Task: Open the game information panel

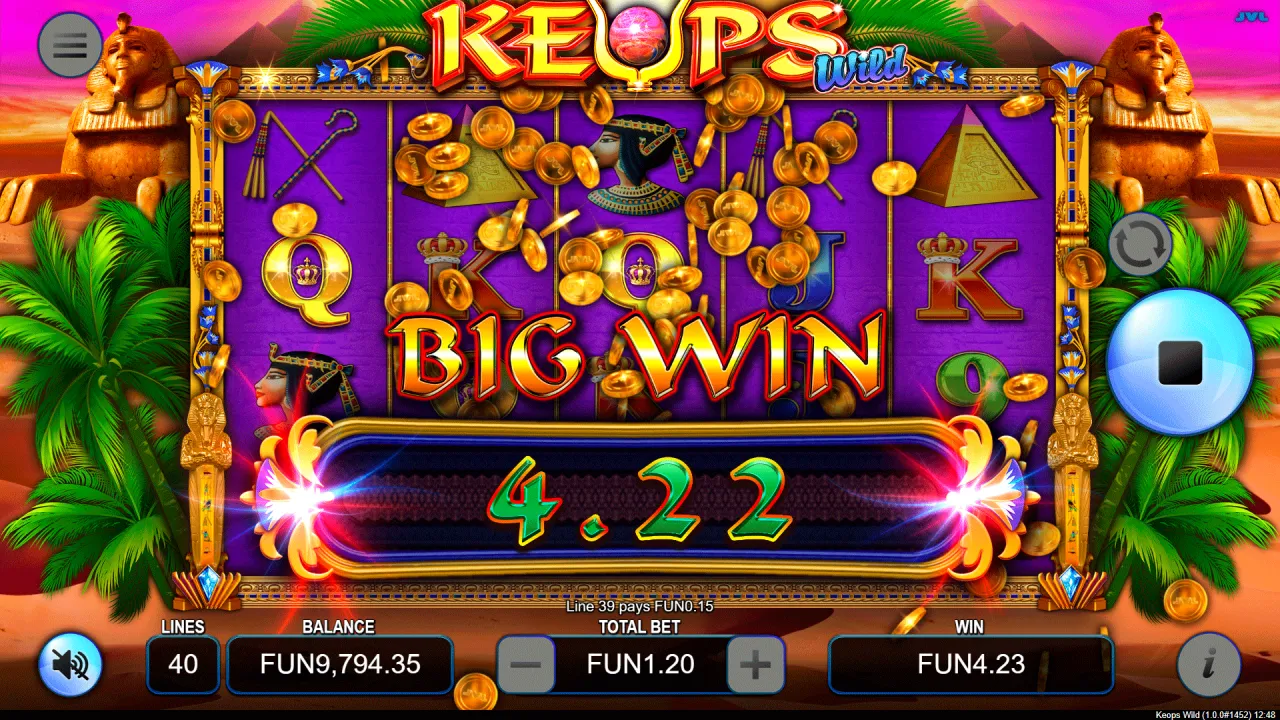Action: [x=1211, y=663]
